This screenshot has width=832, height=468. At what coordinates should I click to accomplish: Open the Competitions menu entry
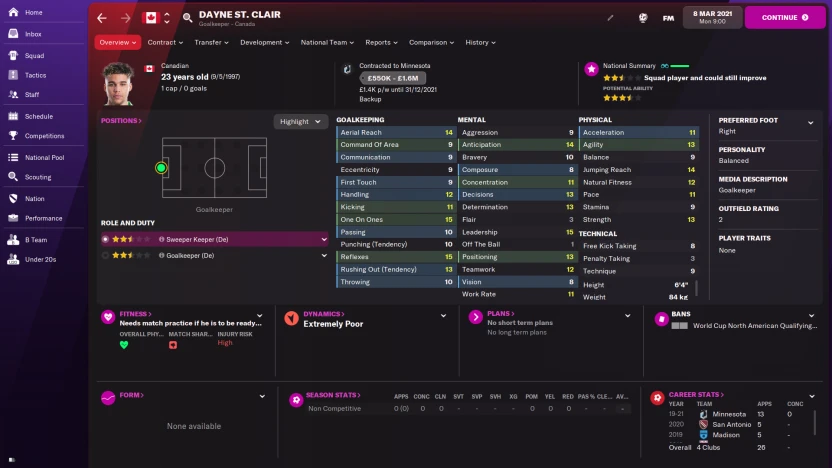(44, 136)
